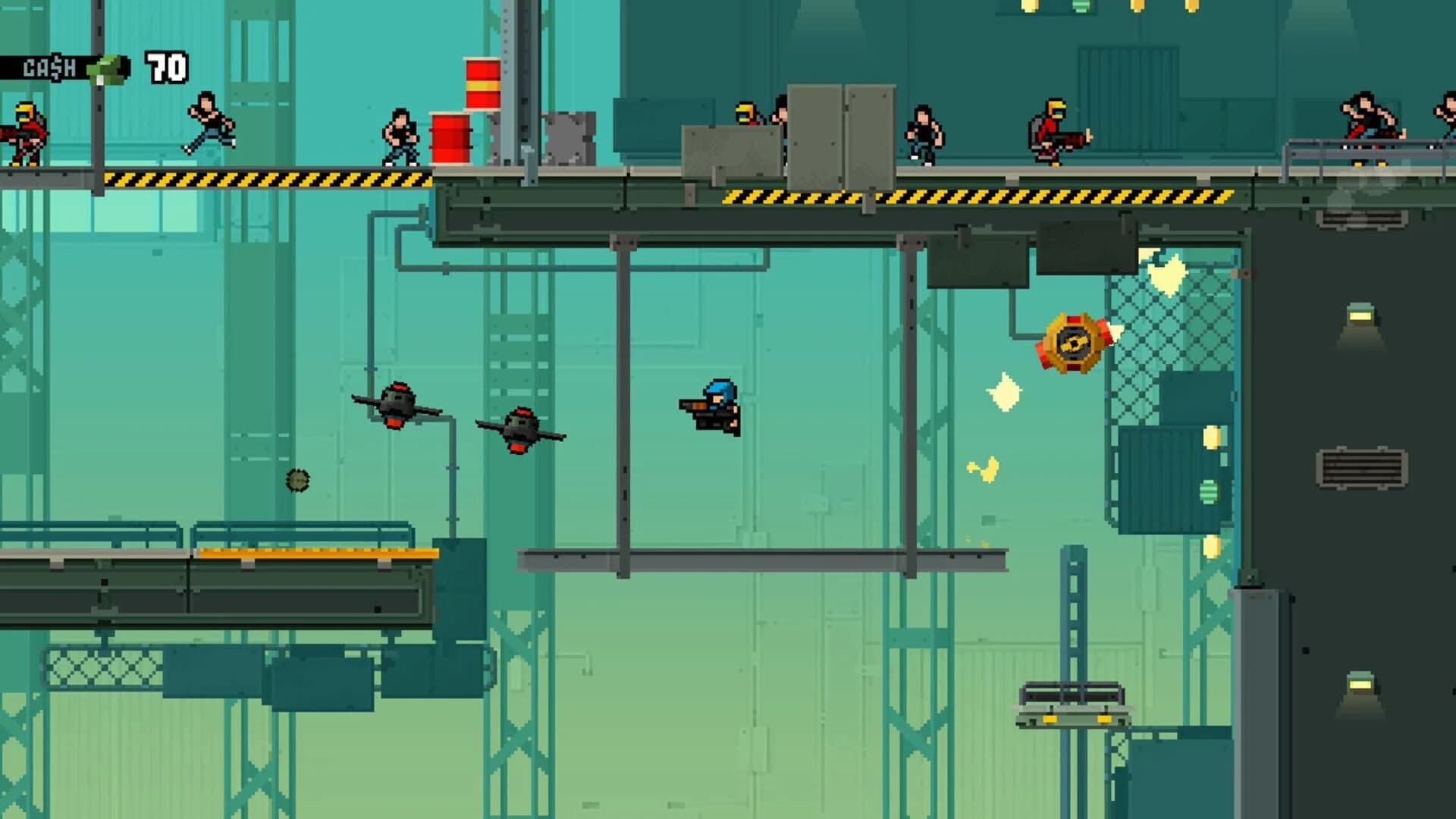Click the red-jacket enemy carrying the rocket launcher
The image size is (1456, 819).
1054,129
